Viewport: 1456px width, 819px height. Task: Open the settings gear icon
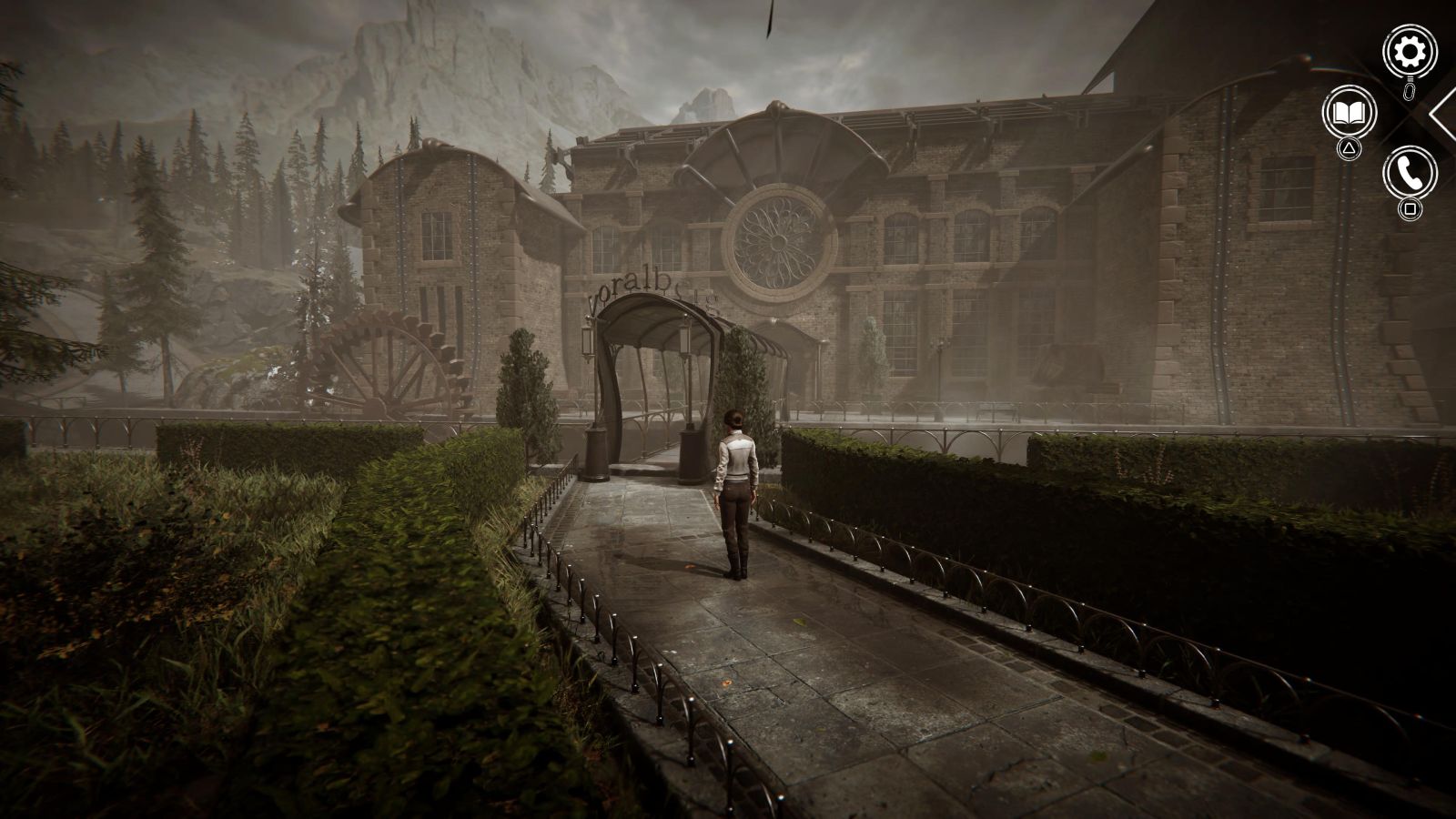point(1410,53)
